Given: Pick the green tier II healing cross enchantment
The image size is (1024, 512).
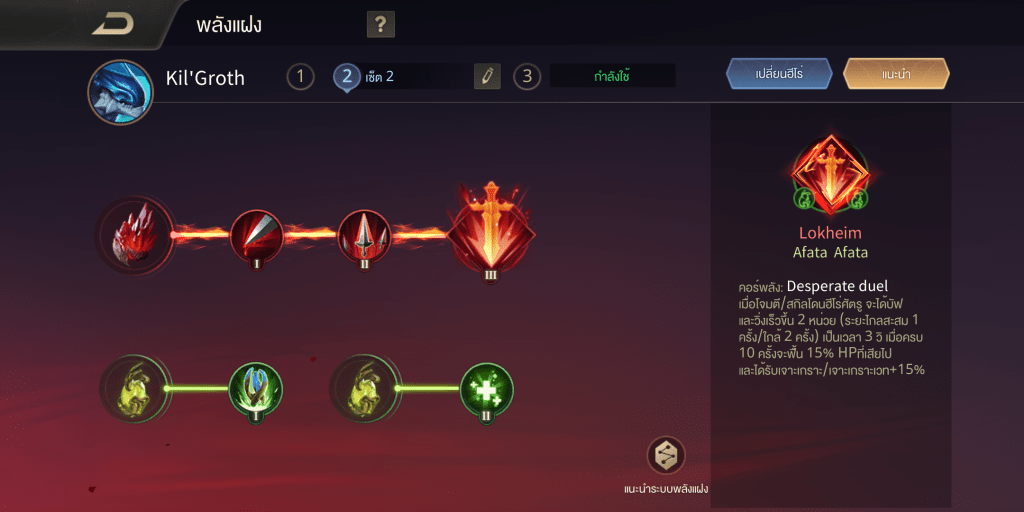Looking at the screenshot, I should pyautogui.click(x=487, y=389).
